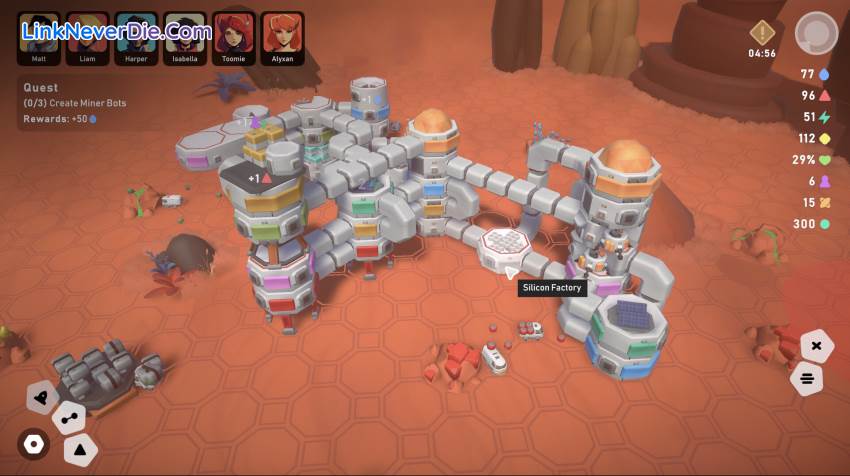This screenshot has width=850, height=476.
Task: Toggle the dark hexagon nut button
Action: click(x=34, y=444)
